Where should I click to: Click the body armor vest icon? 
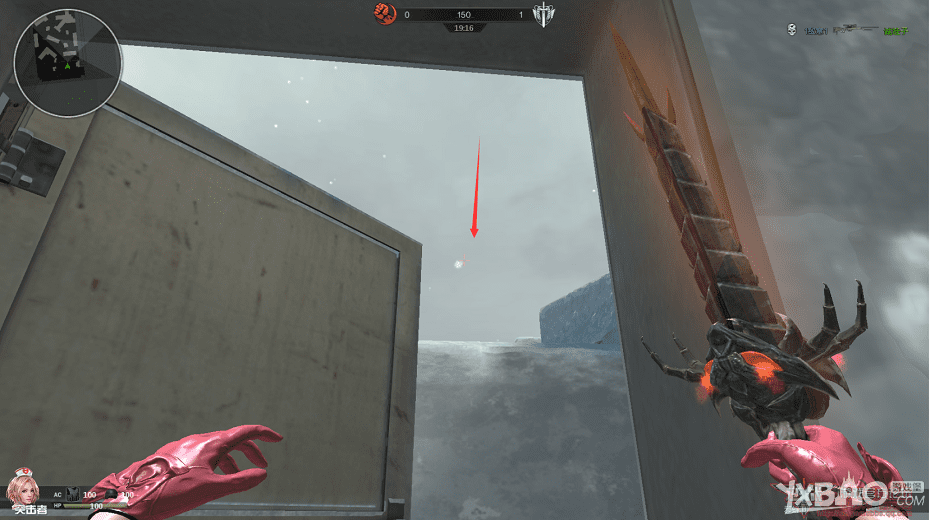tap(72, 494)
